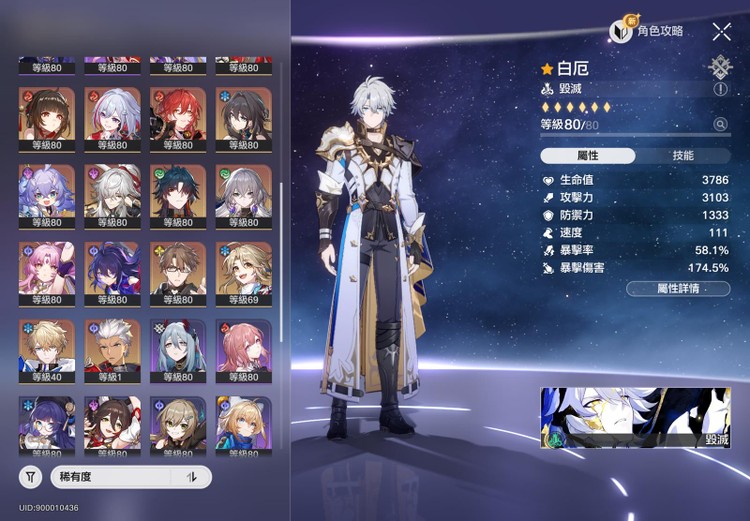Image resolution: width=750 pixels, height=521 pixels.
Task: Select the 屬性 tab
Action: [x=587, y=156]
